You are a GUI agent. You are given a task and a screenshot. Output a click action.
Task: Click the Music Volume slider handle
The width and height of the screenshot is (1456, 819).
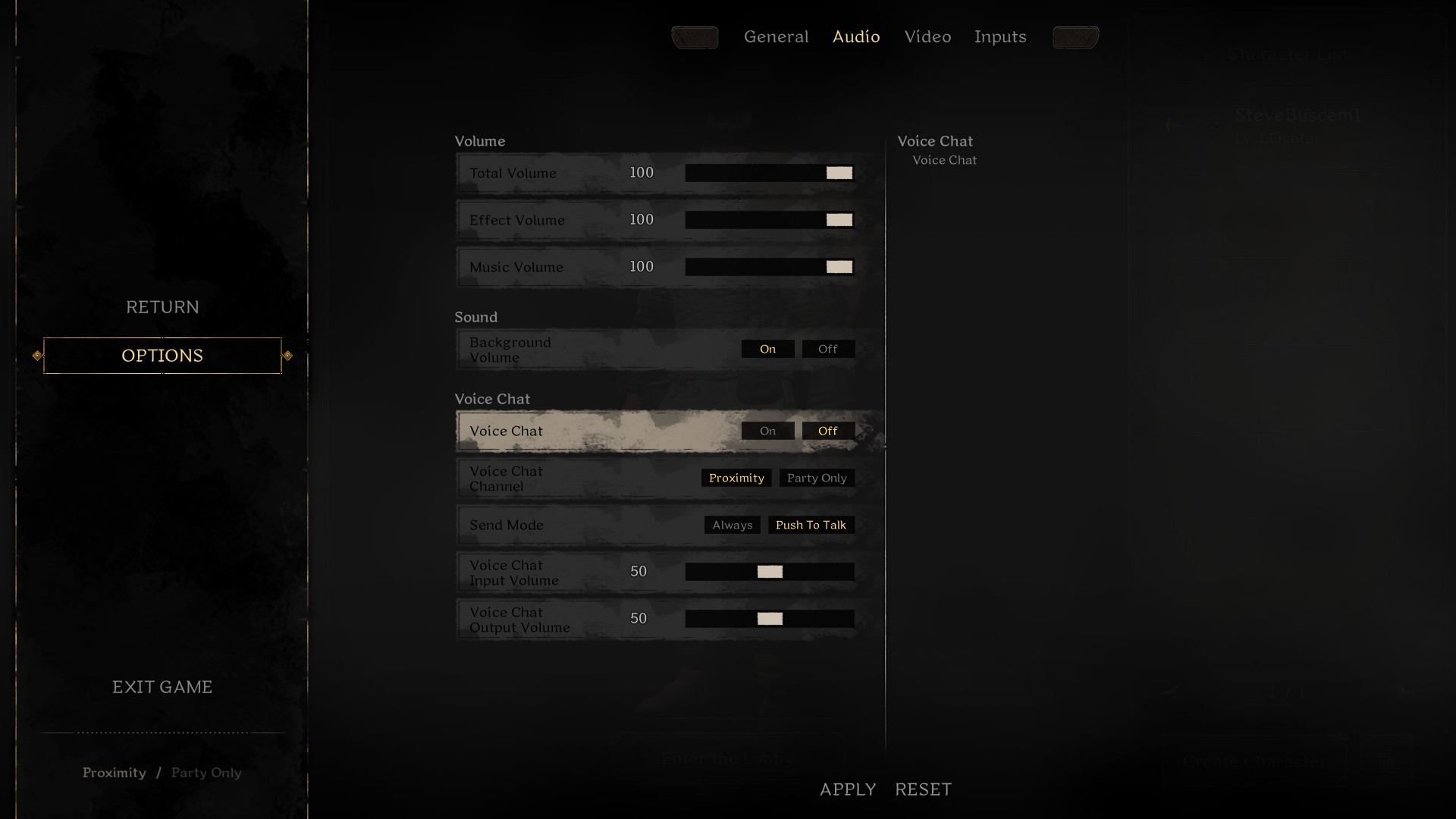click(x=838, y=267)
